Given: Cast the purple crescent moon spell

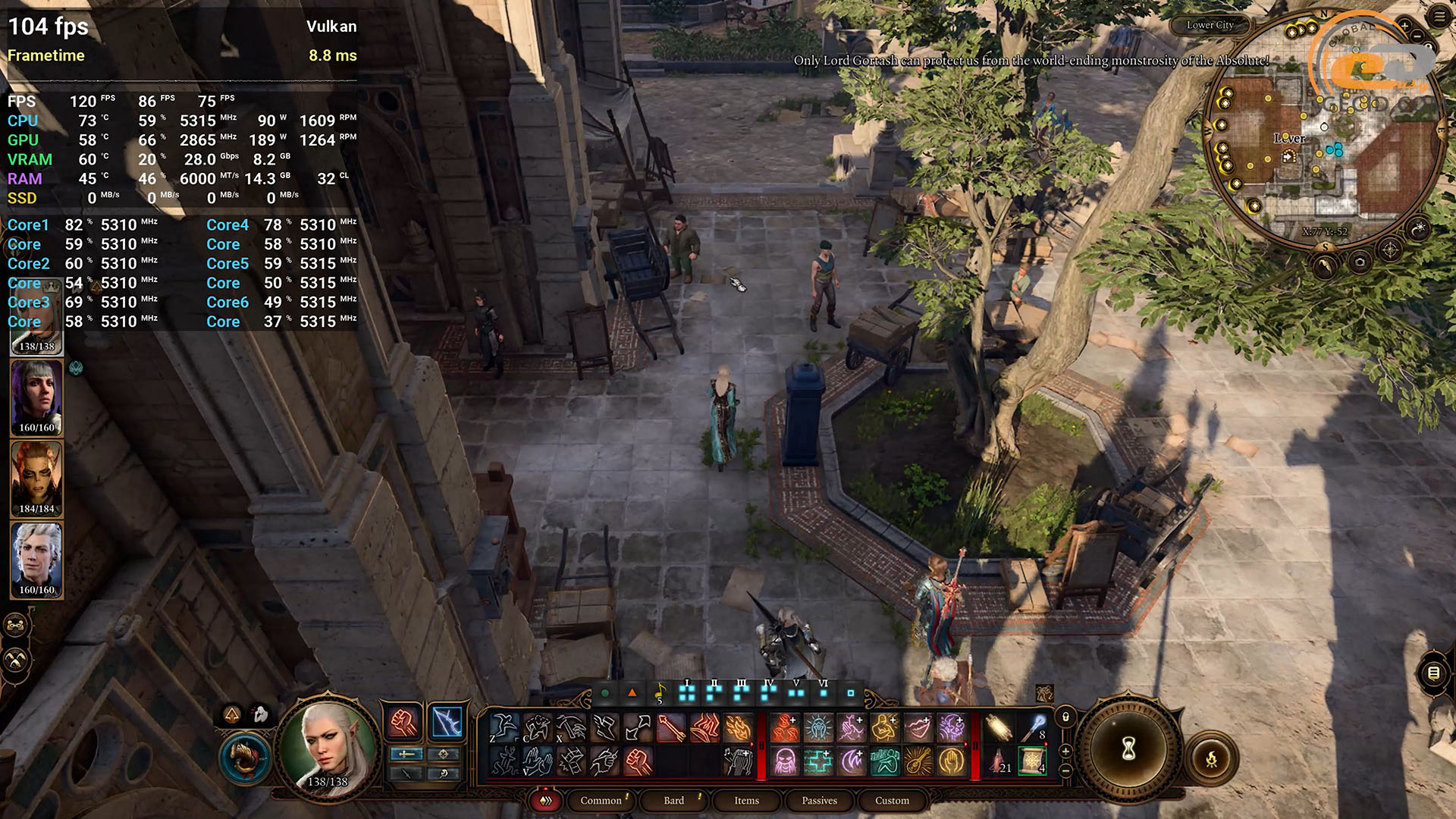Looking at the screenshot, I should 852,761.
